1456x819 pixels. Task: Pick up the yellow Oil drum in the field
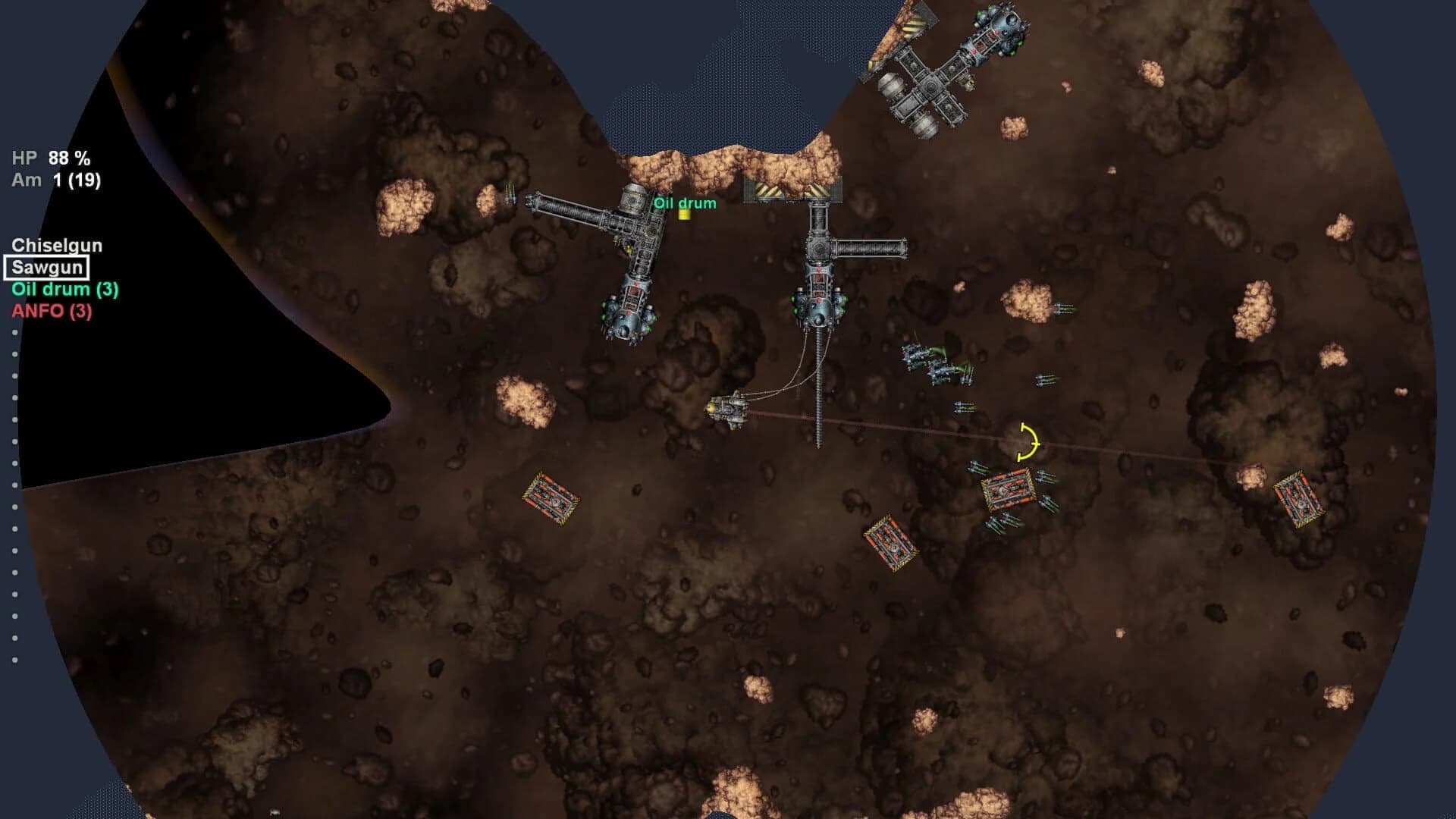point(685,218)
